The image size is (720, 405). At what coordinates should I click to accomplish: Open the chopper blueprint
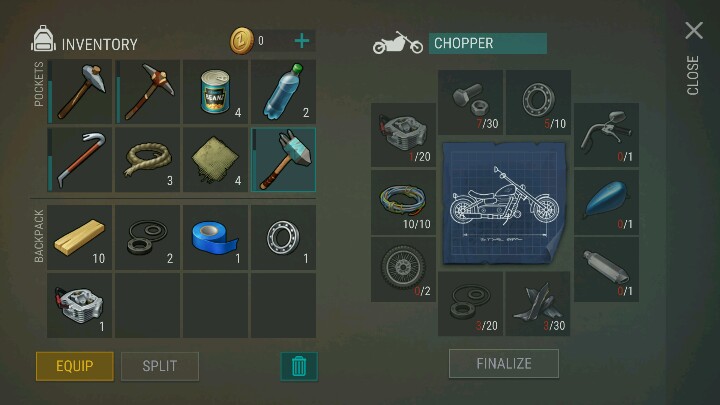(503, 203)
